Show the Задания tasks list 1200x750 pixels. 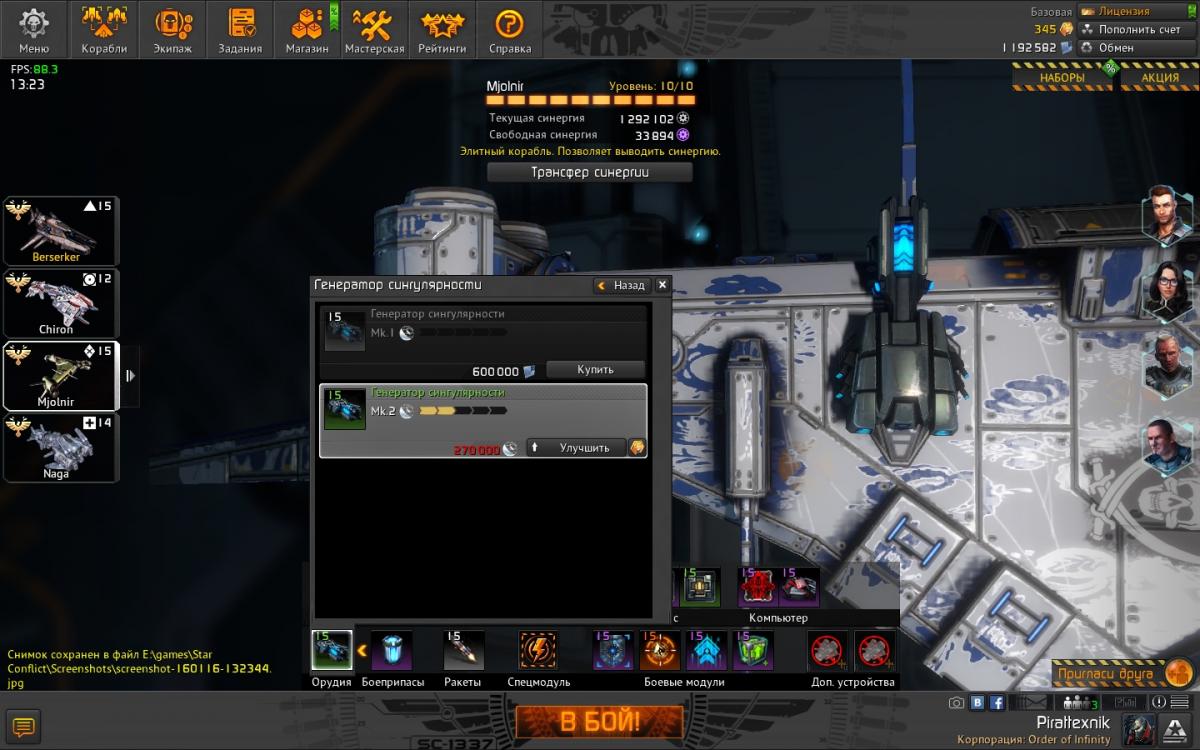240,30
